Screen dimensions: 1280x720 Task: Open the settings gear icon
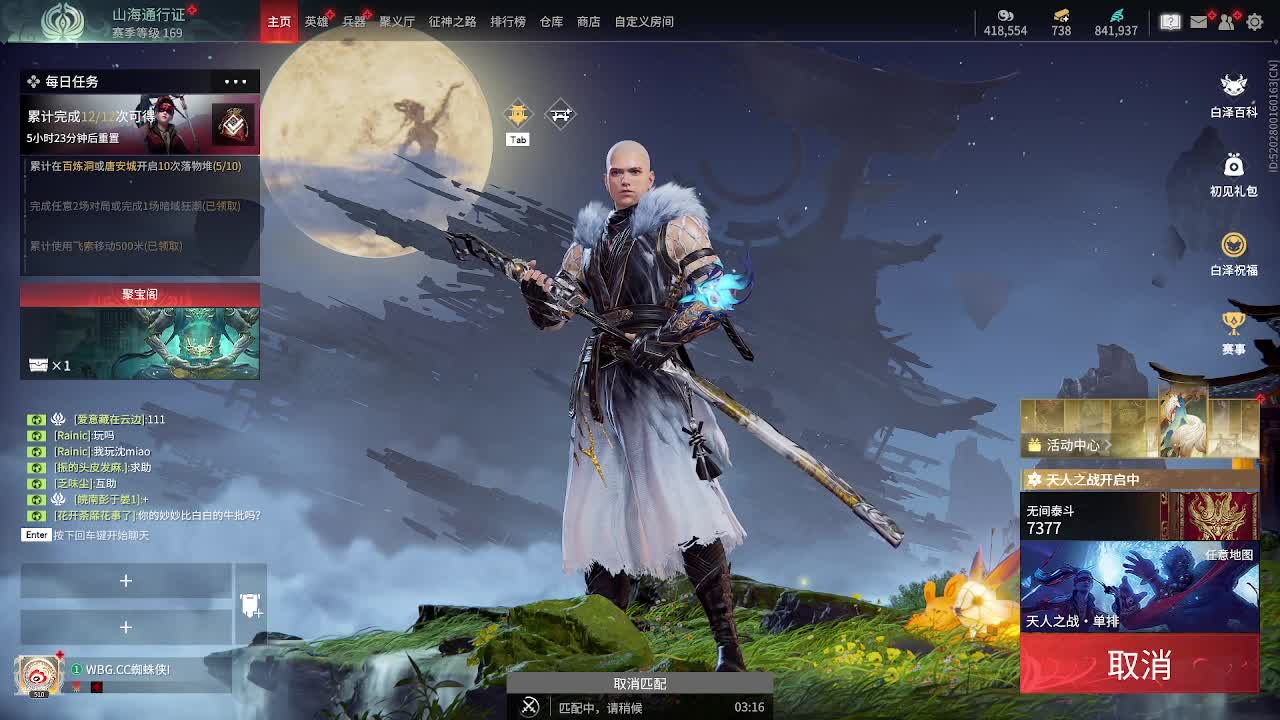pos(1255,22)
